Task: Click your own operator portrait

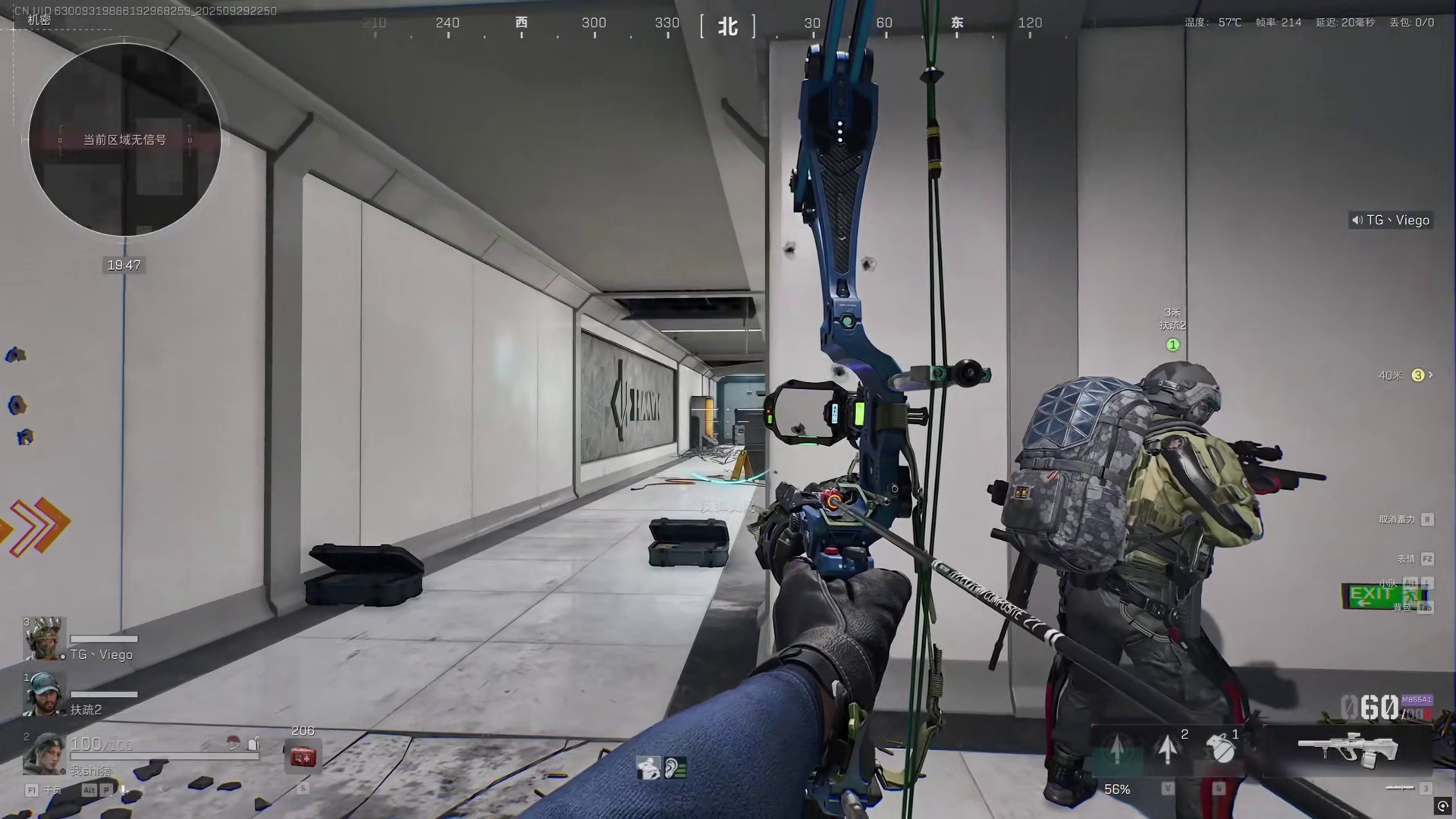Action: (x=44, y=753)
